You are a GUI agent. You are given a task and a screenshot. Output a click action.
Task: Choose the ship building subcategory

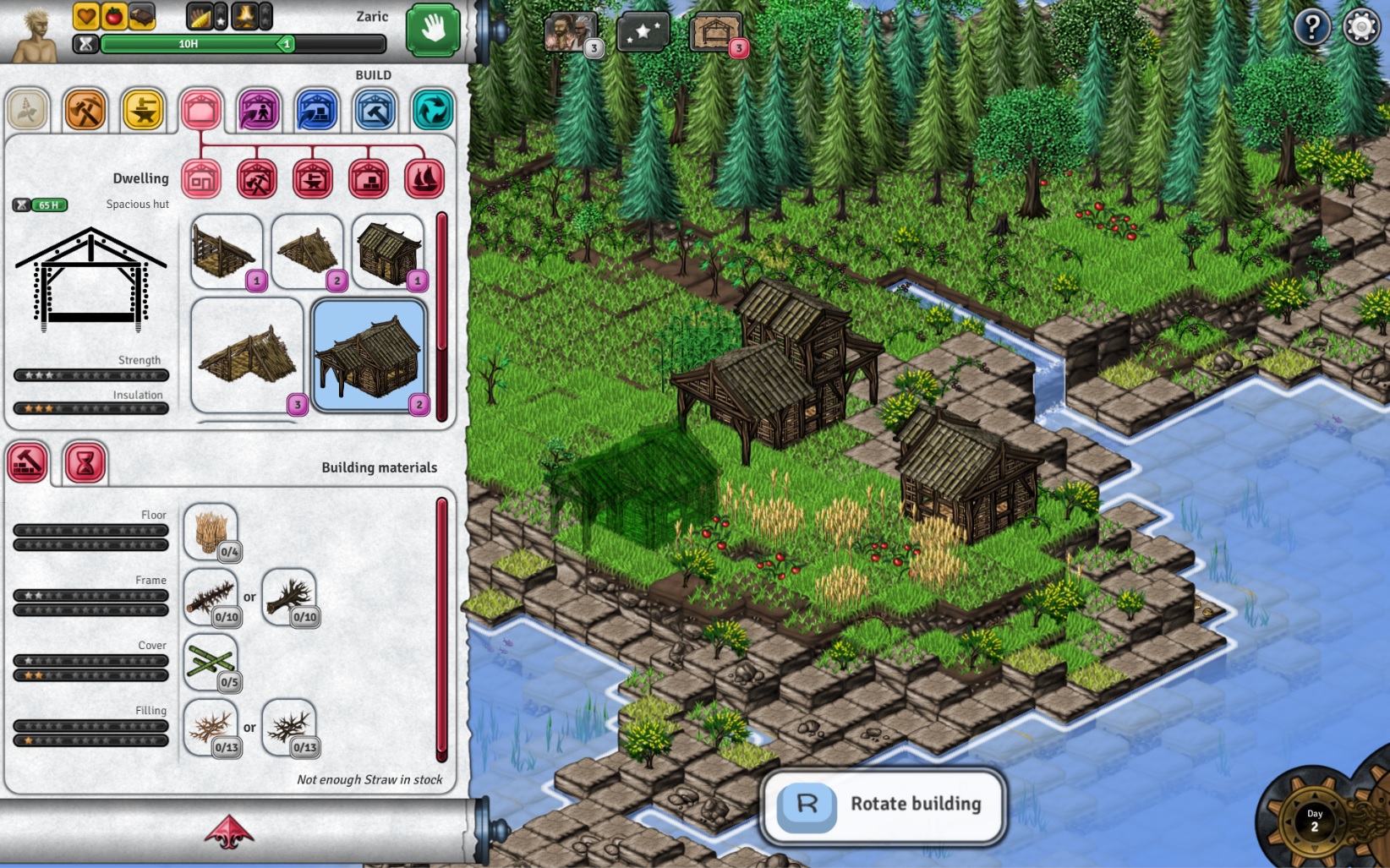click(424, 179)
